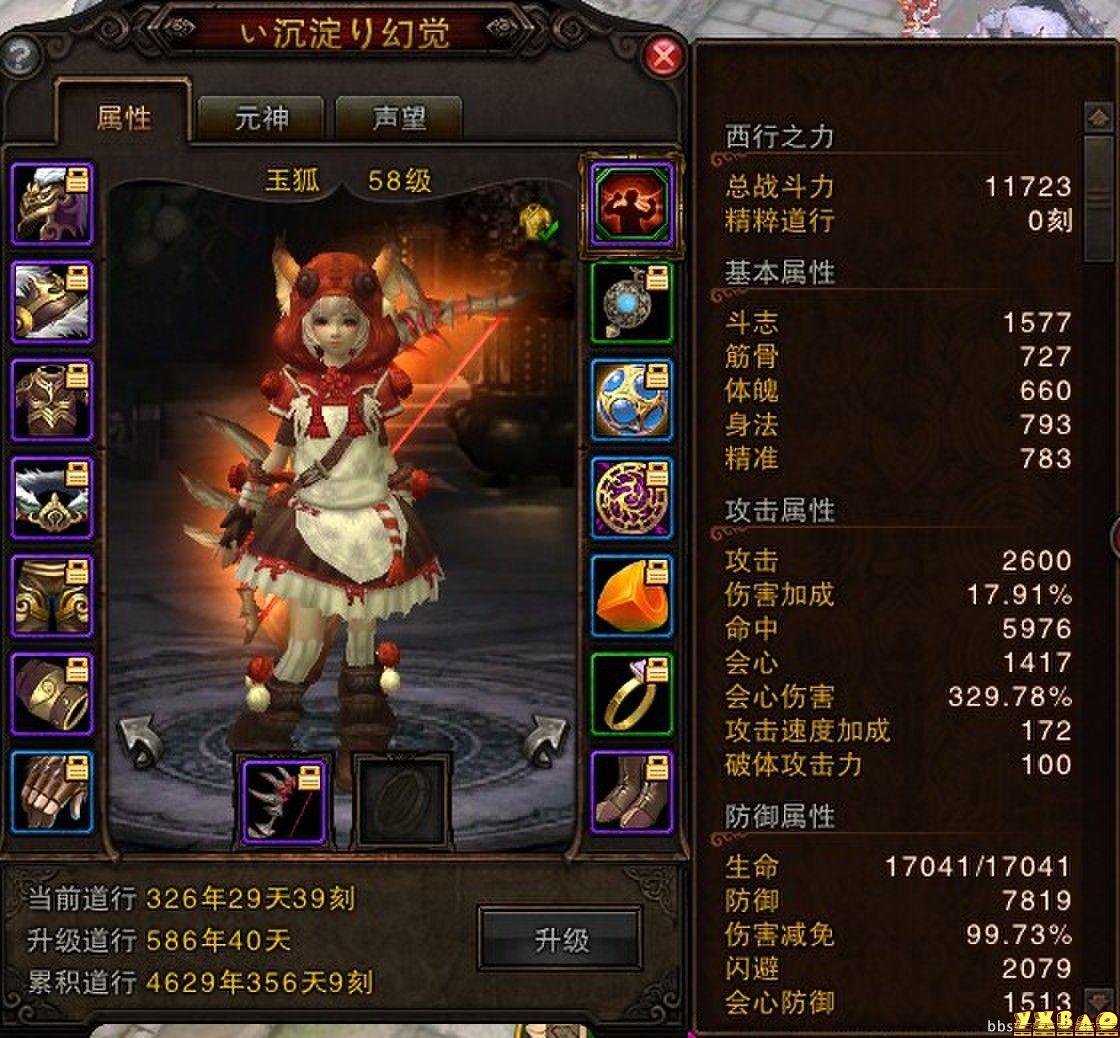Rotate character with right arrow button

545,740
